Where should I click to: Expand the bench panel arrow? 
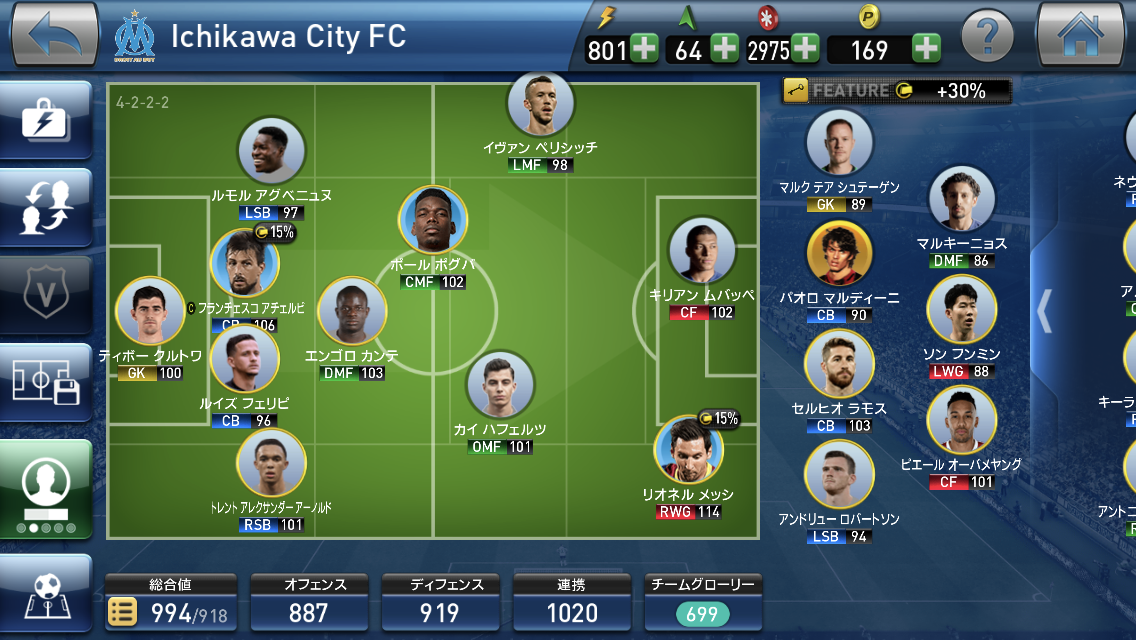1044,310
